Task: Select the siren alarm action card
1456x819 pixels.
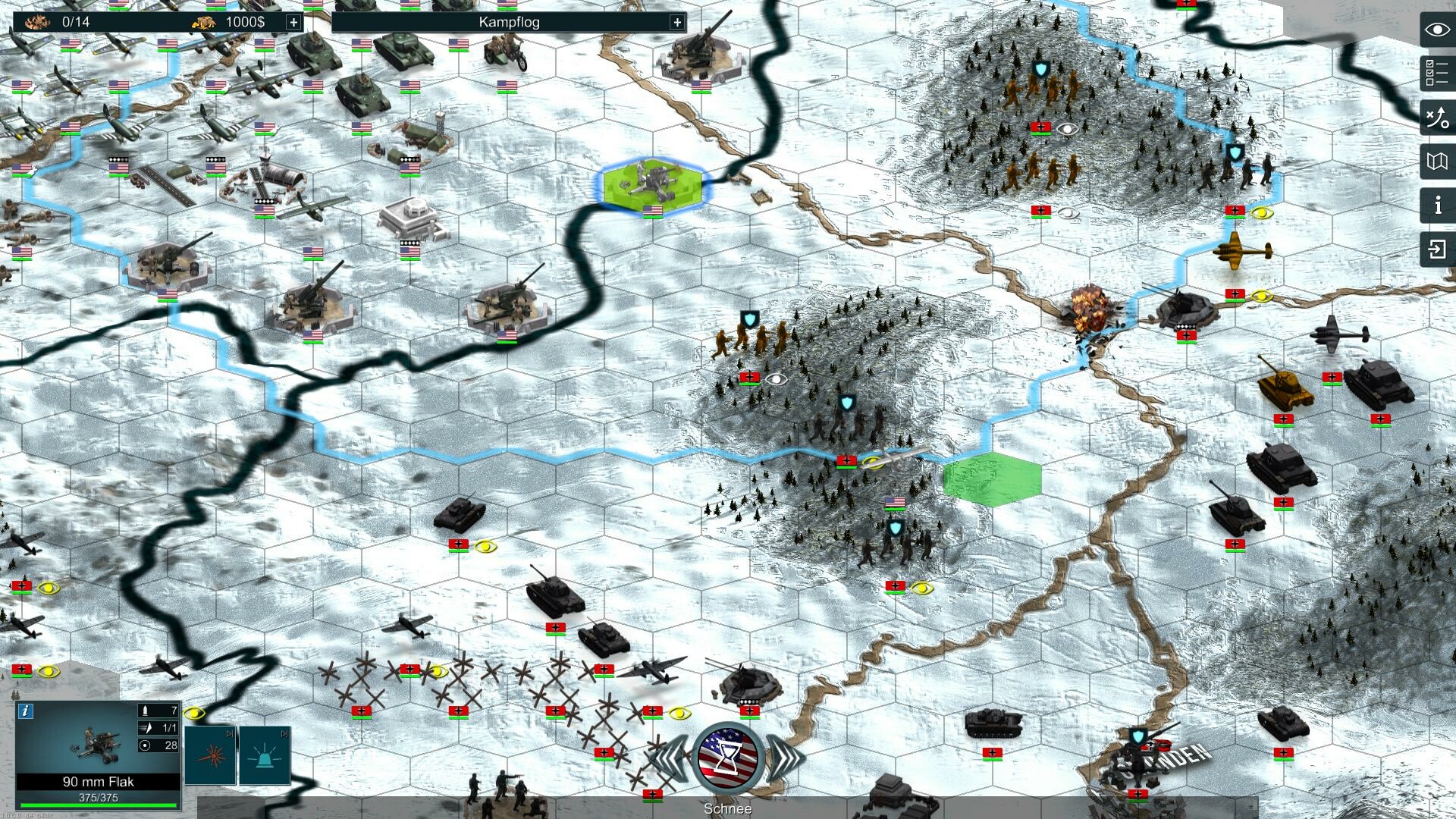Action: [x=266, y=758]
